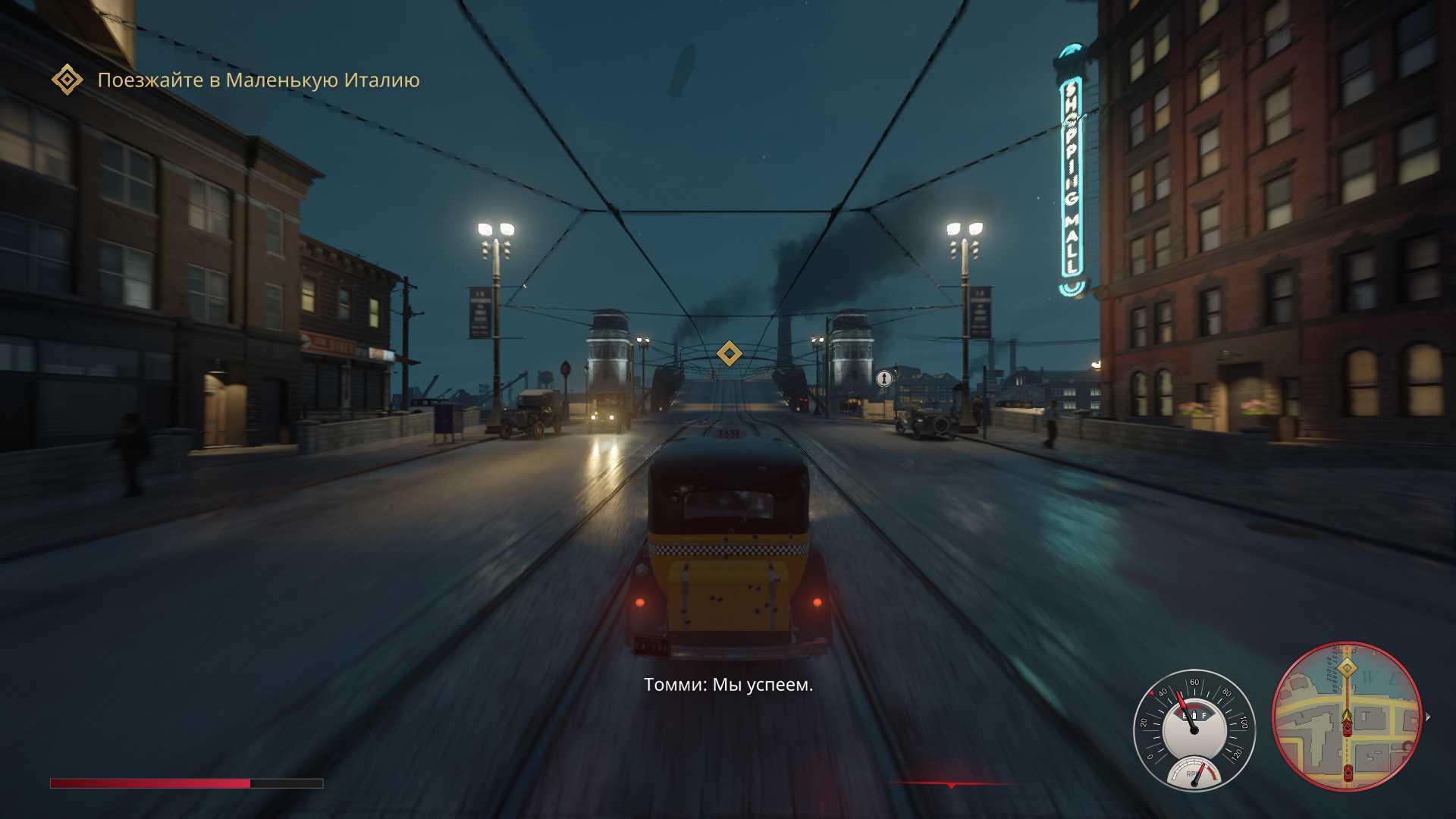Open the circular minimap
Screen dimensions: 1456x819
[1347, 717]
